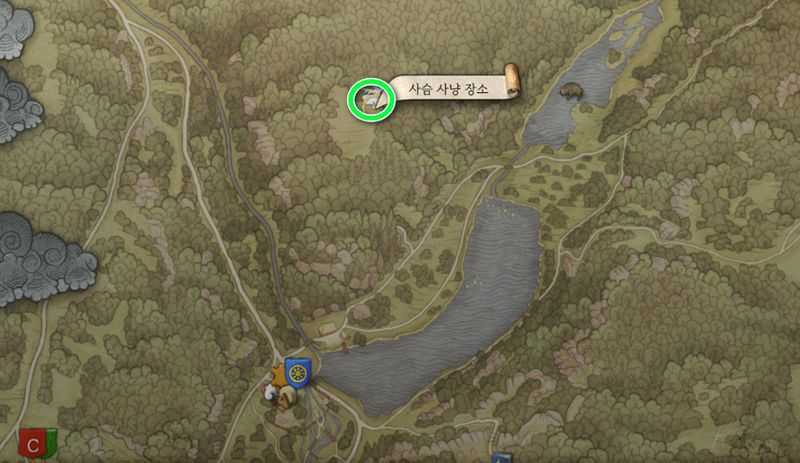
Task: Click the blue wheel shield map marker
Action: [297, 370]
